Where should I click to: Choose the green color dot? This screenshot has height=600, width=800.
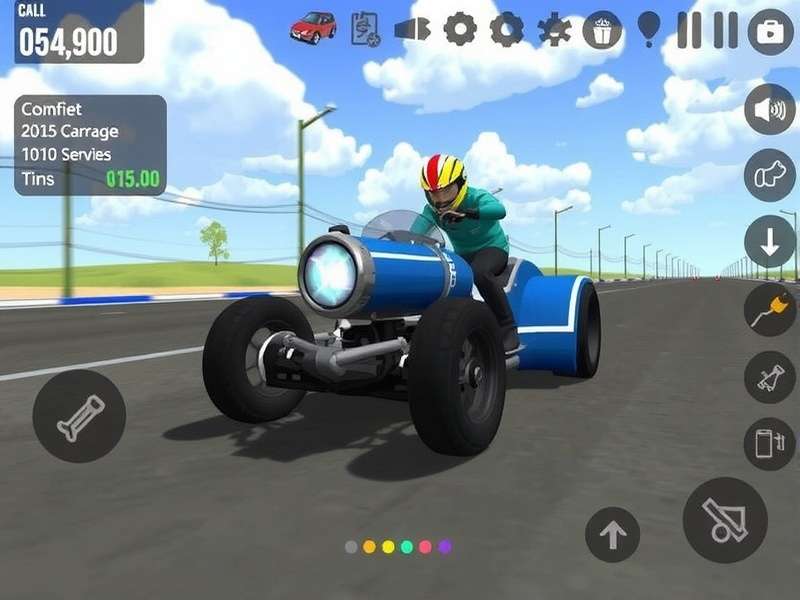coord(407,547)
